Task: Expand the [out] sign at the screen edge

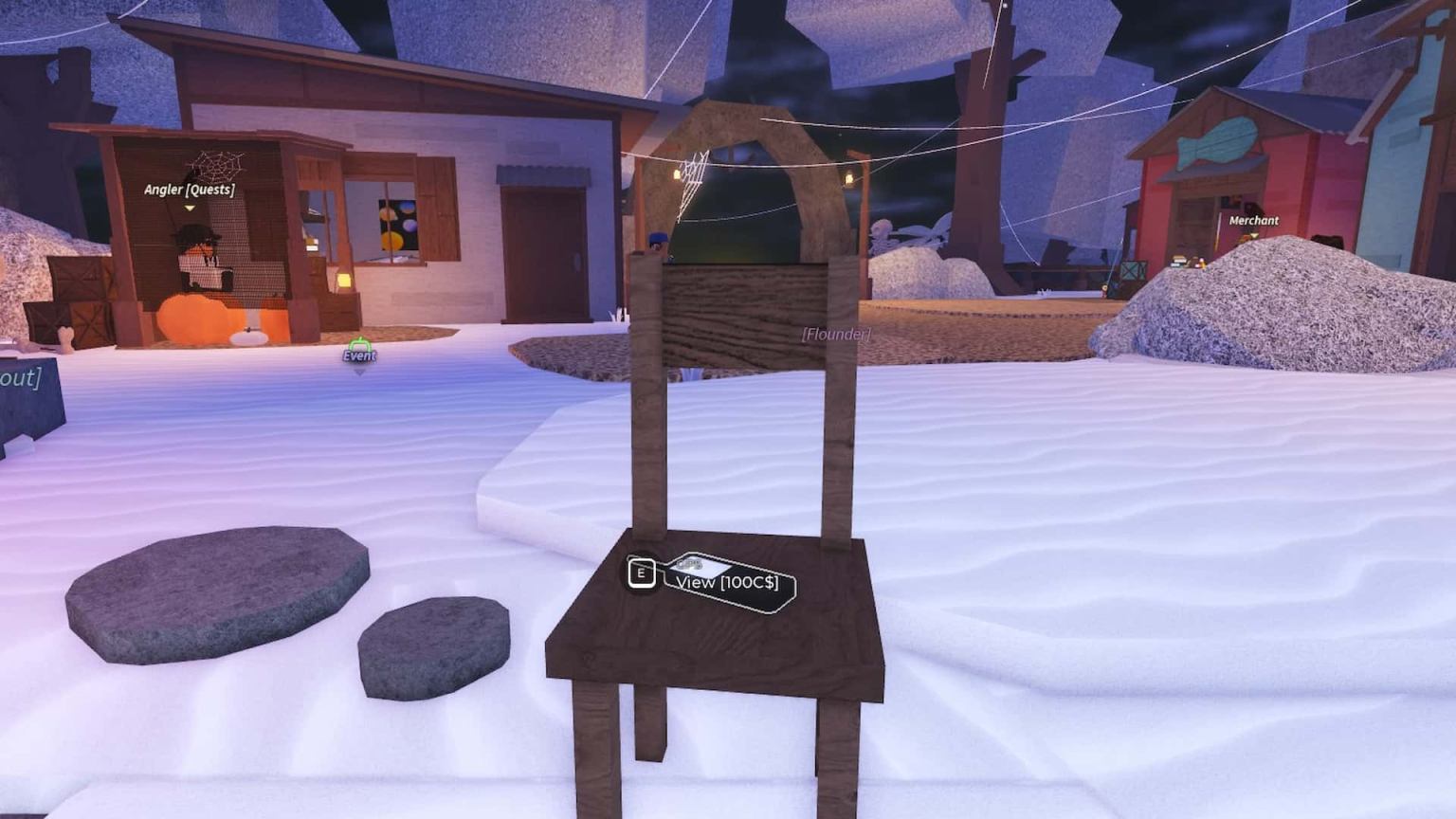Action: point(19,379)
